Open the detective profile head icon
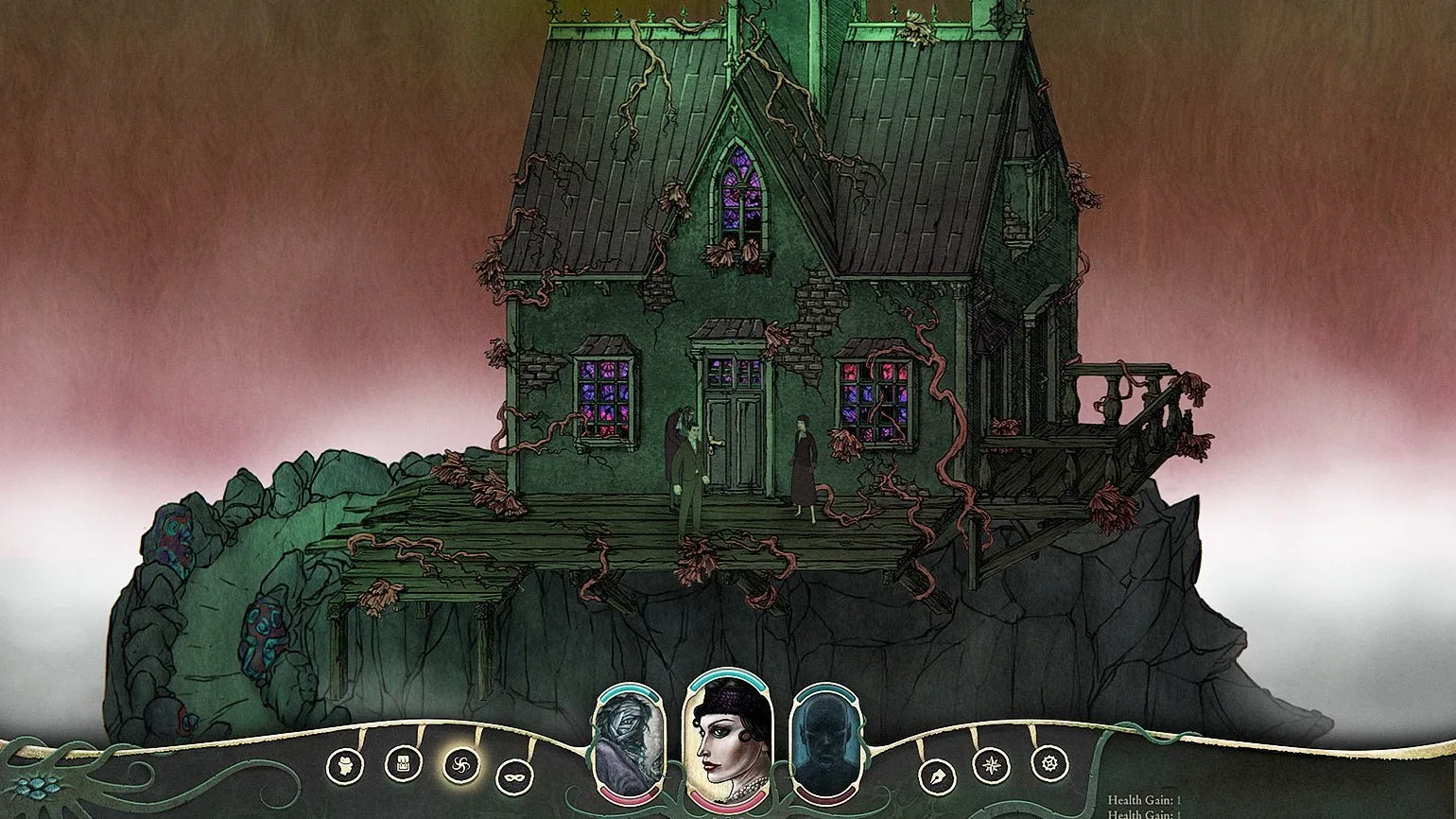1456x819 pixels. coord(345,765)
